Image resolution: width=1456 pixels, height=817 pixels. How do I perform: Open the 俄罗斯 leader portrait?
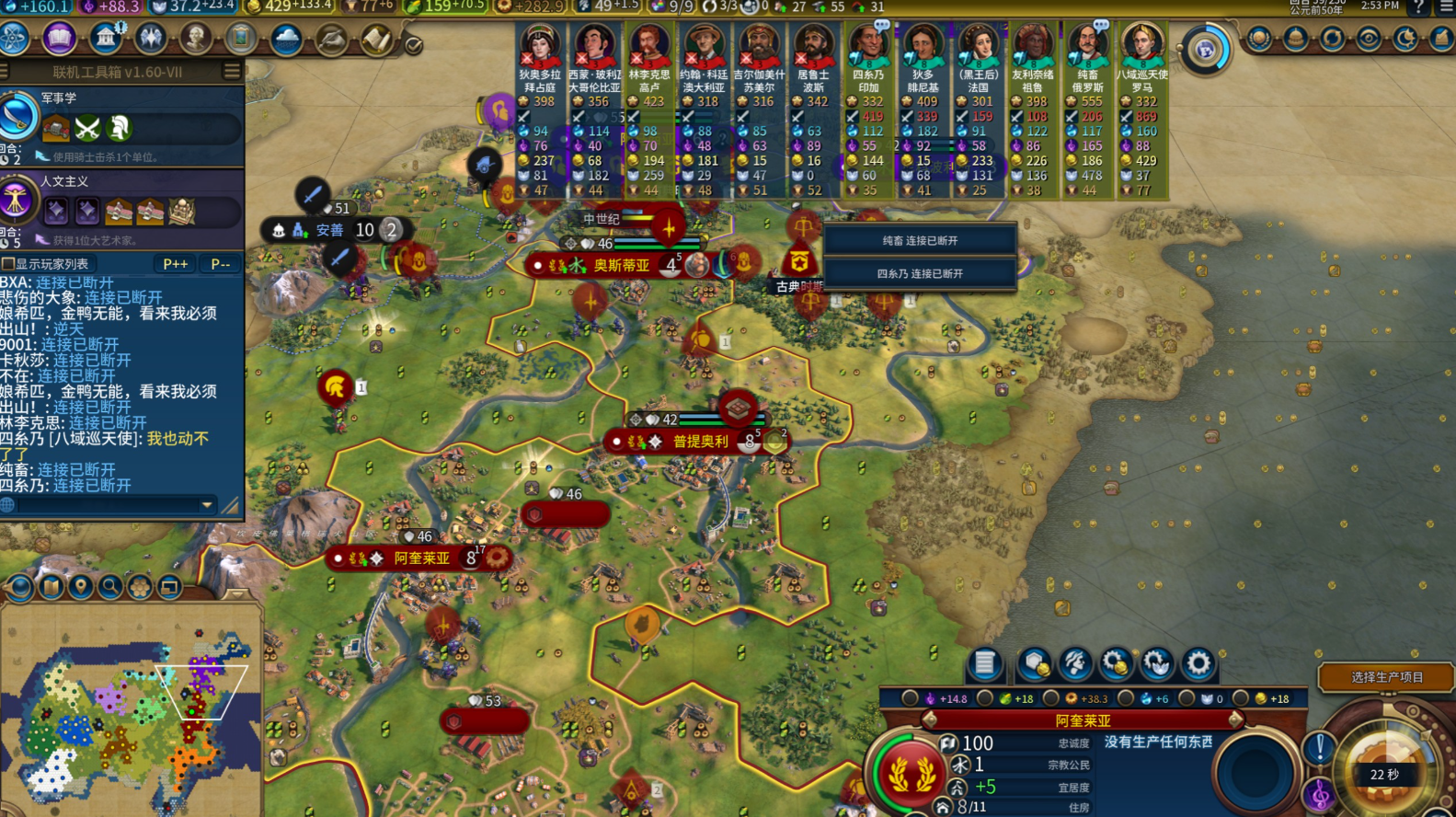pyautogui.click(x=1089, y=44)
